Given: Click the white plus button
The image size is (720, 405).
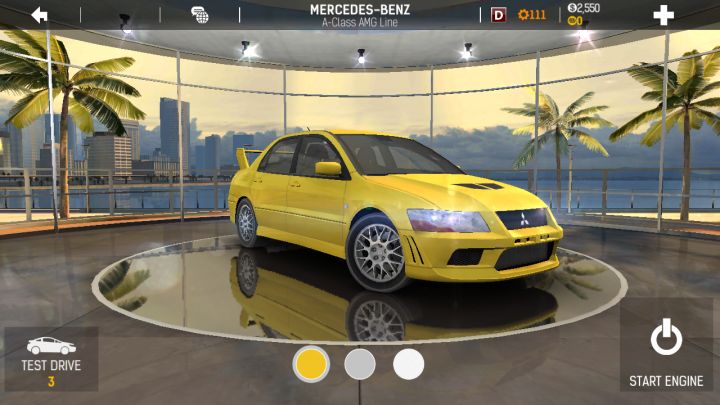Looking at the screenshot, I should click(663, 15).
